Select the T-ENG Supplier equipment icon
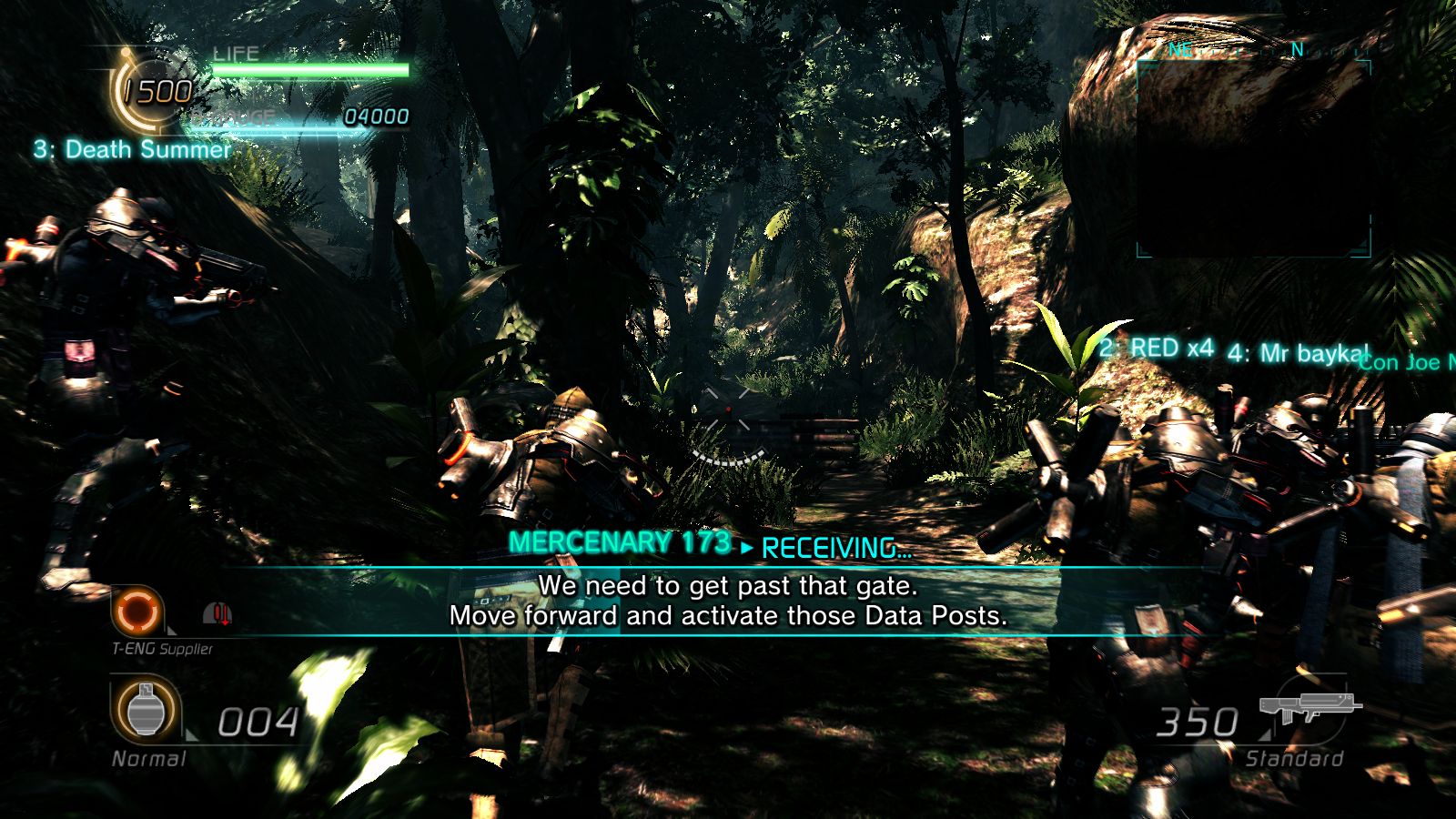 tap(138, 611)
